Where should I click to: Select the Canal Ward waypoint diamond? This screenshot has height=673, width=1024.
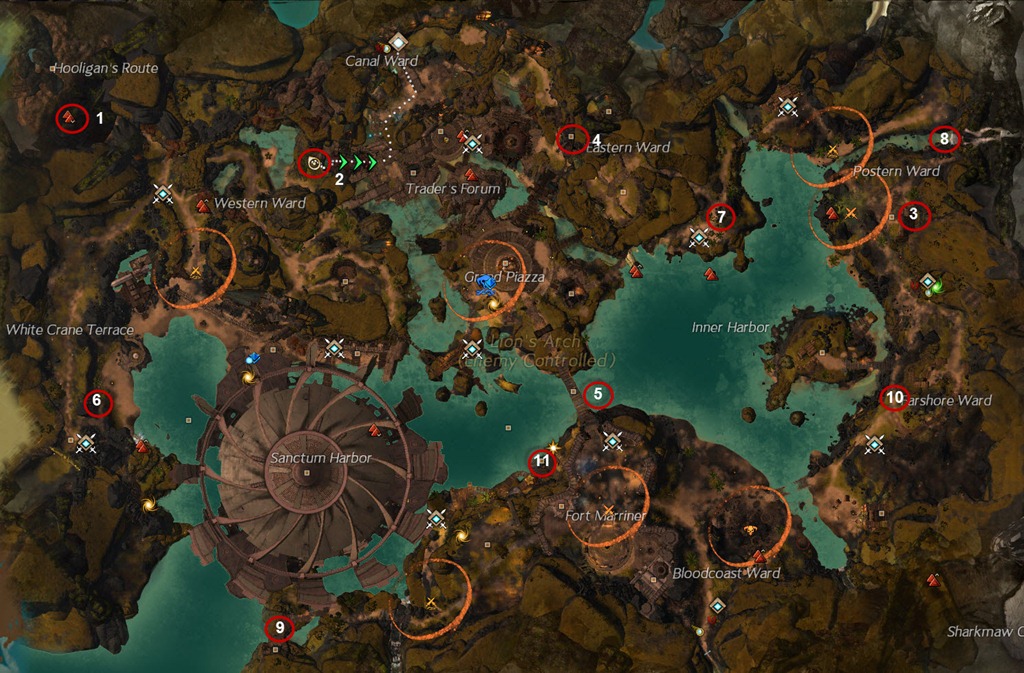pyautogui.click(x=397, y=42)
